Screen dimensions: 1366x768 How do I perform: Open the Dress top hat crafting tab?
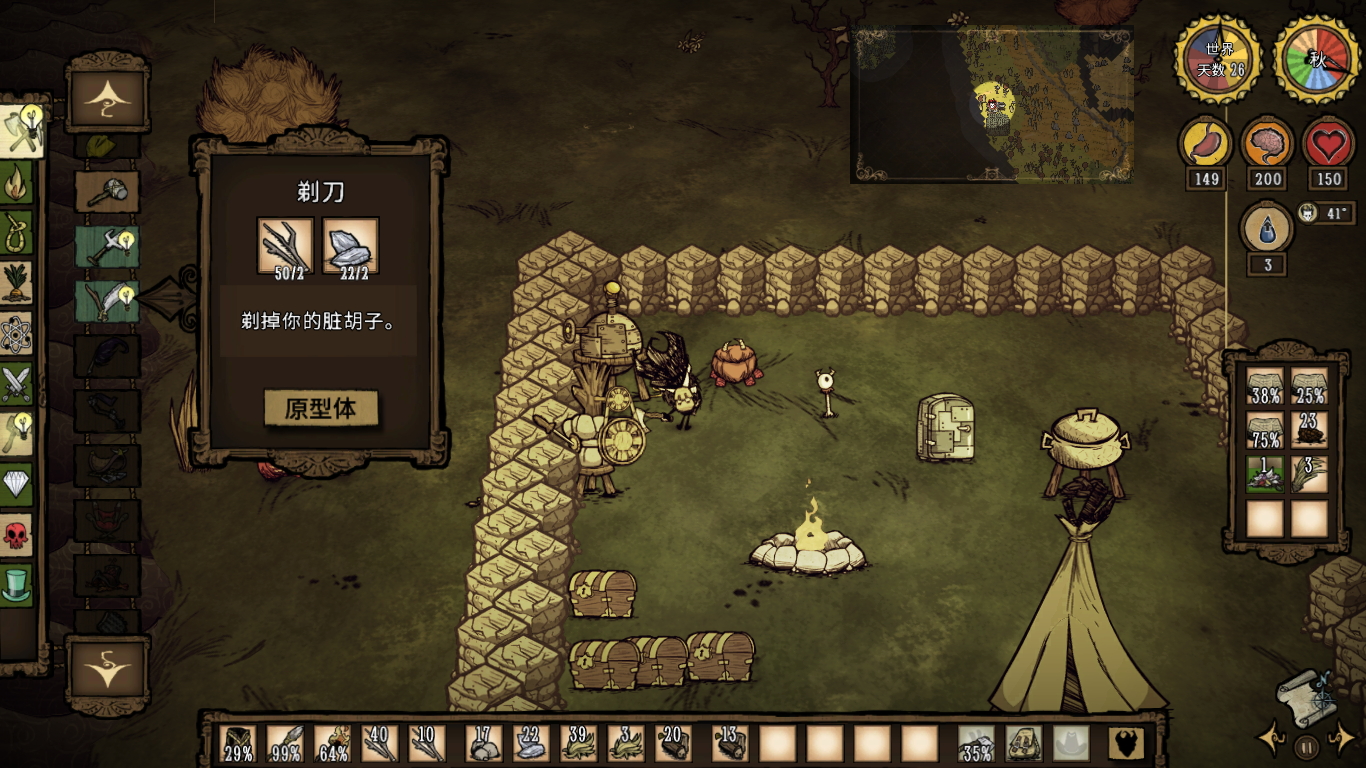(17, 585)
